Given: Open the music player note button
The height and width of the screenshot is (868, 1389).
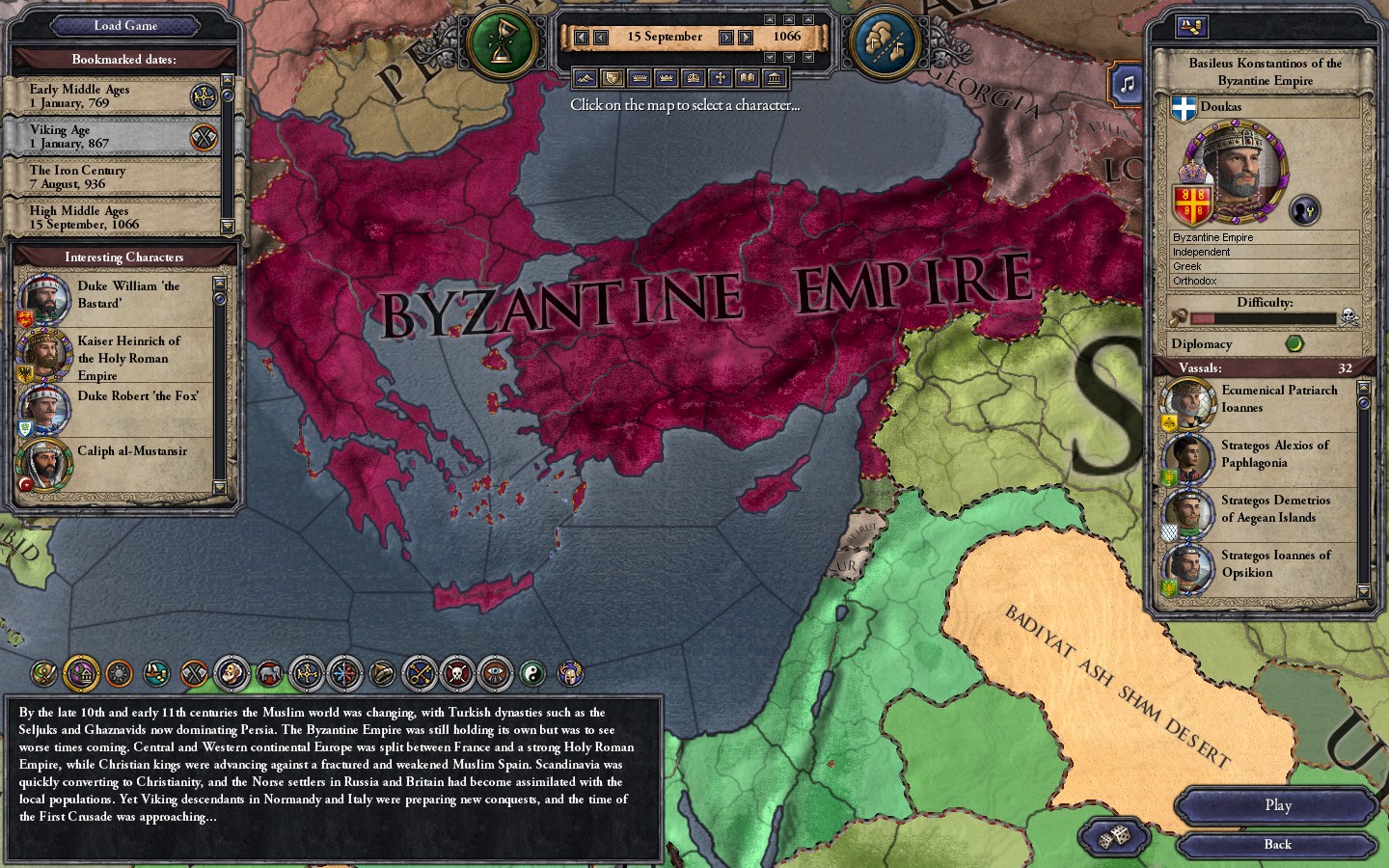Looking at the screenshot, I should tap(1128, 84).
